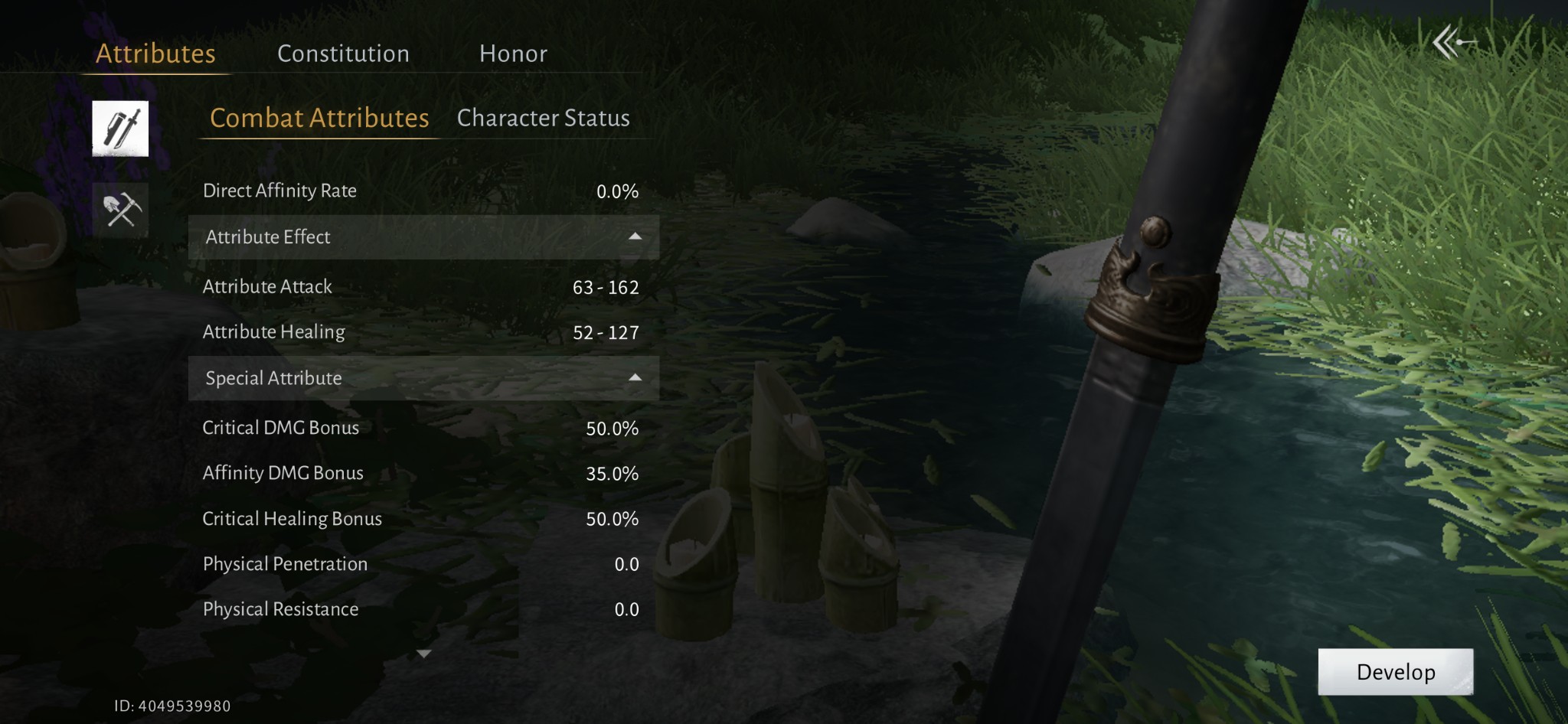Screen dimensions: 1568x724
Task: Switch to the Attributes tab
Action: [x=155, y=54]
